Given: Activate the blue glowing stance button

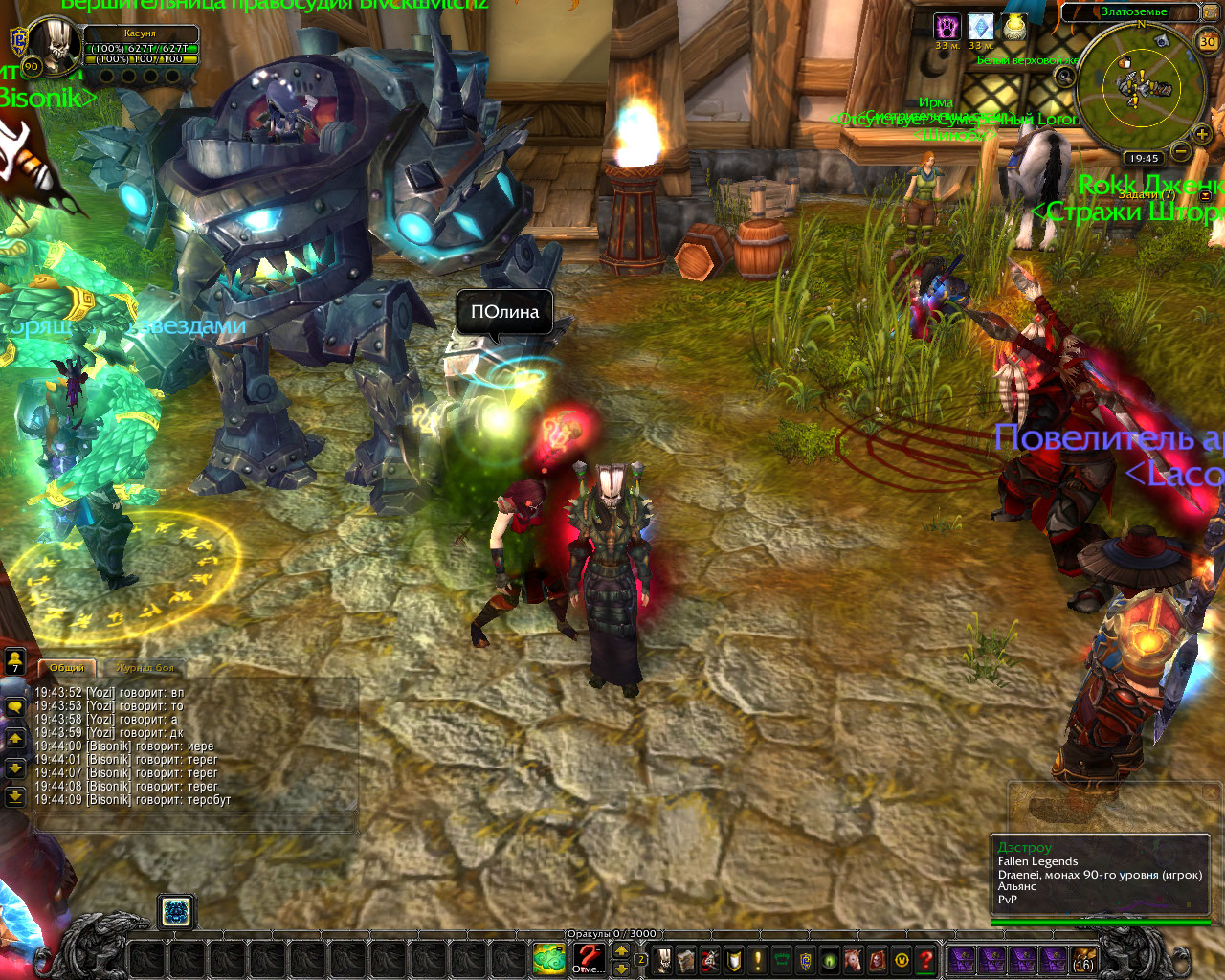Looking at the screenshot, I should coord(175,912).
